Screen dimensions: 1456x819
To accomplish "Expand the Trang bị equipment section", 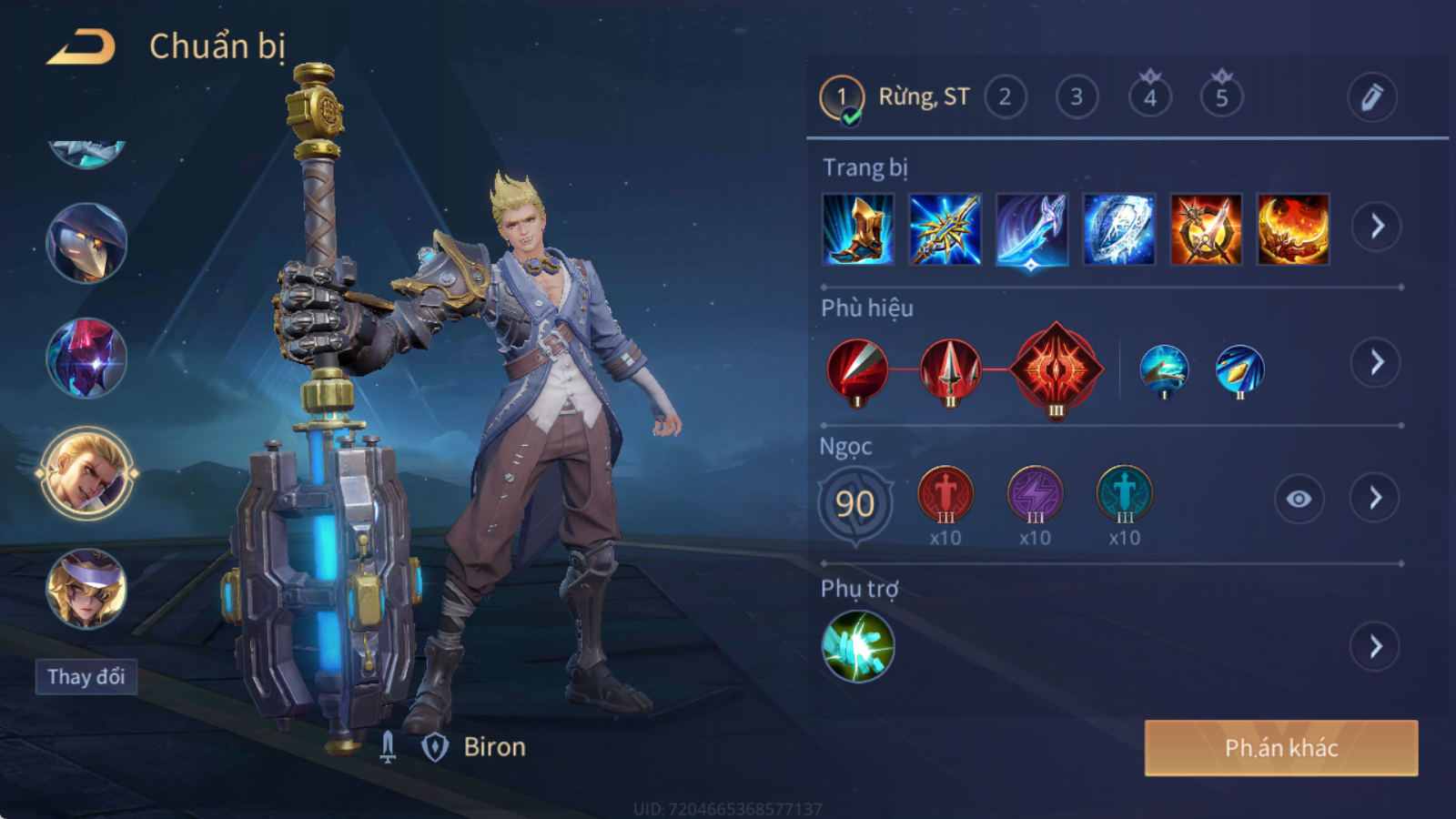I will (x=1376, y=227).
